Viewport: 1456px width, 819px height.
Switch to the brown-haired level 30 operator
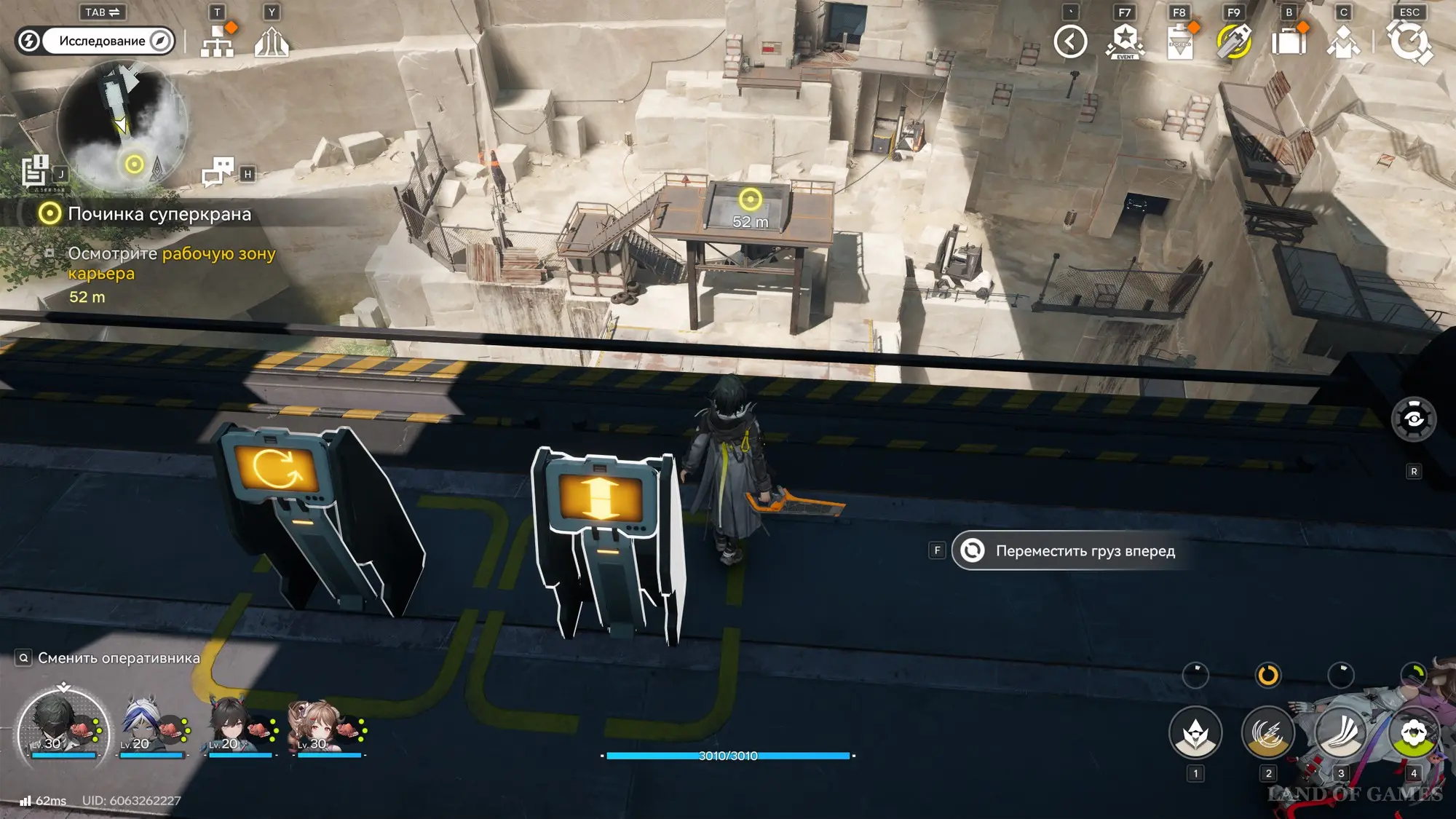tap(320, 727)
